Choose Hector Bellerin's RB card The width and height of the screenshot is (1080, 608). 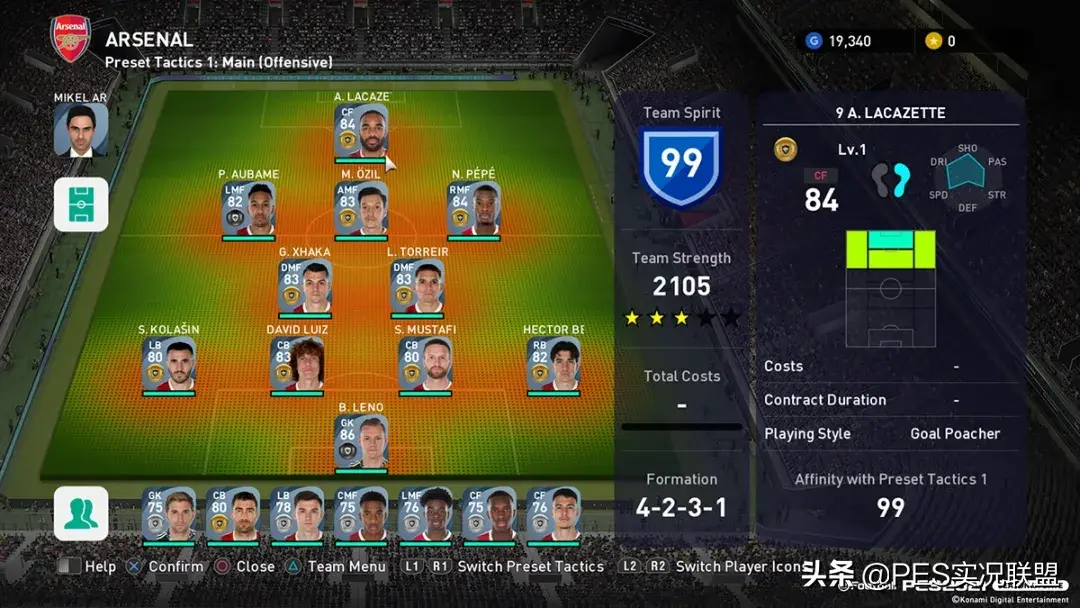(x=553, y=364)
